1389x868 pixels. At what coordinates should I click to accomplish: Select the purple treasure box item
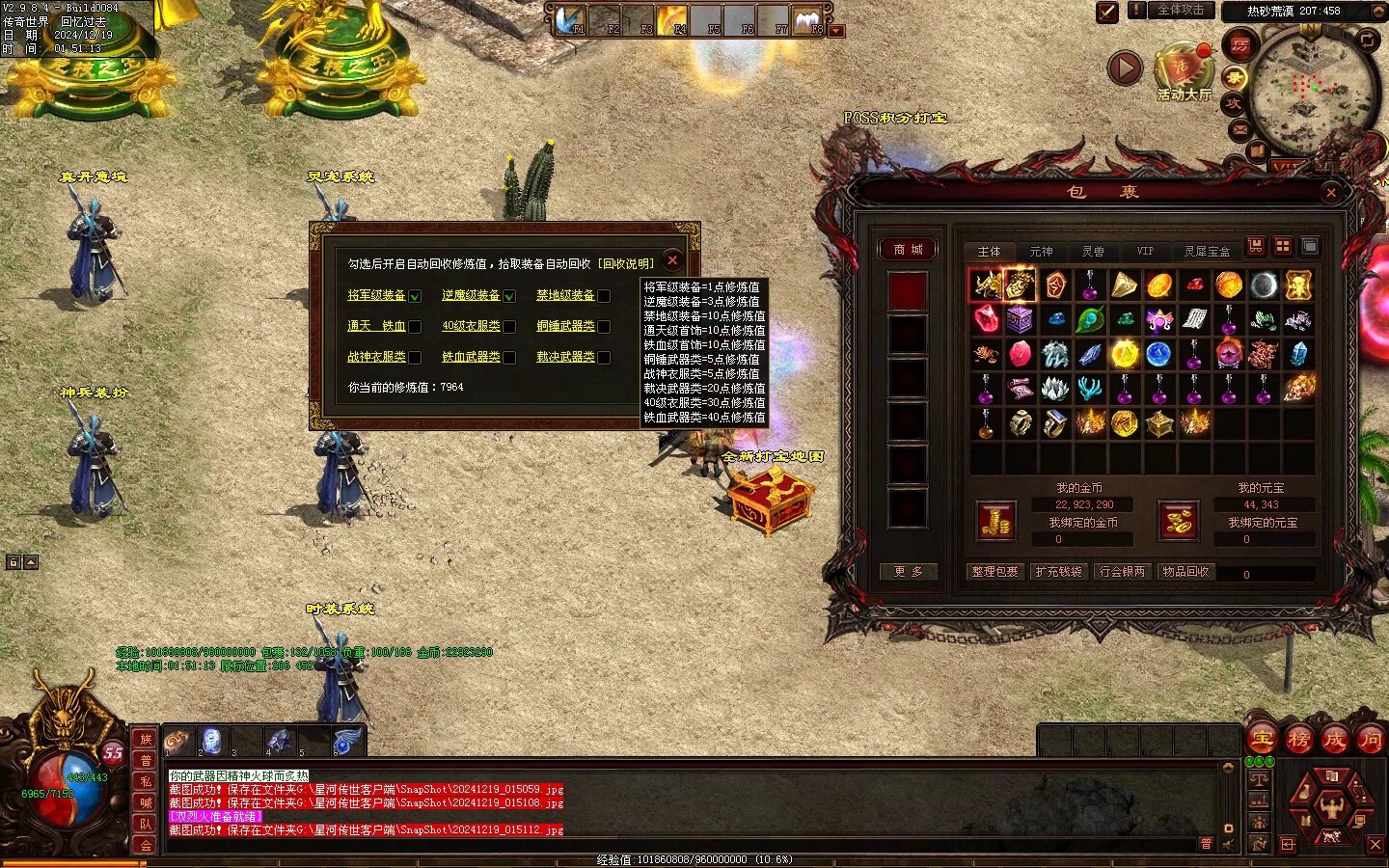click(x=1020, y=319)
